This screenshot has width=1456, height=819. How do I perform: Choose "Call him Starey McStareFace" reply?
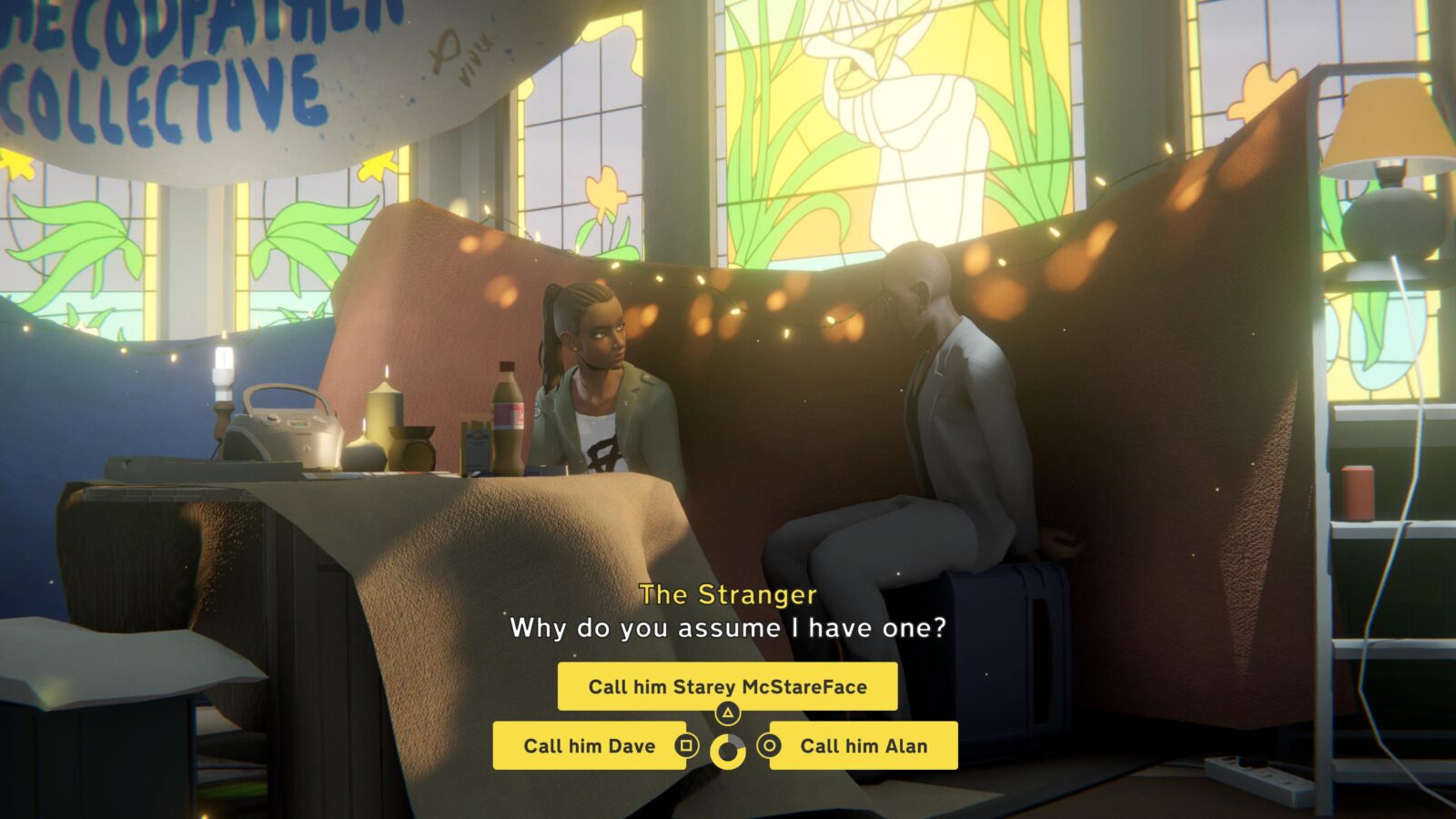727,687
